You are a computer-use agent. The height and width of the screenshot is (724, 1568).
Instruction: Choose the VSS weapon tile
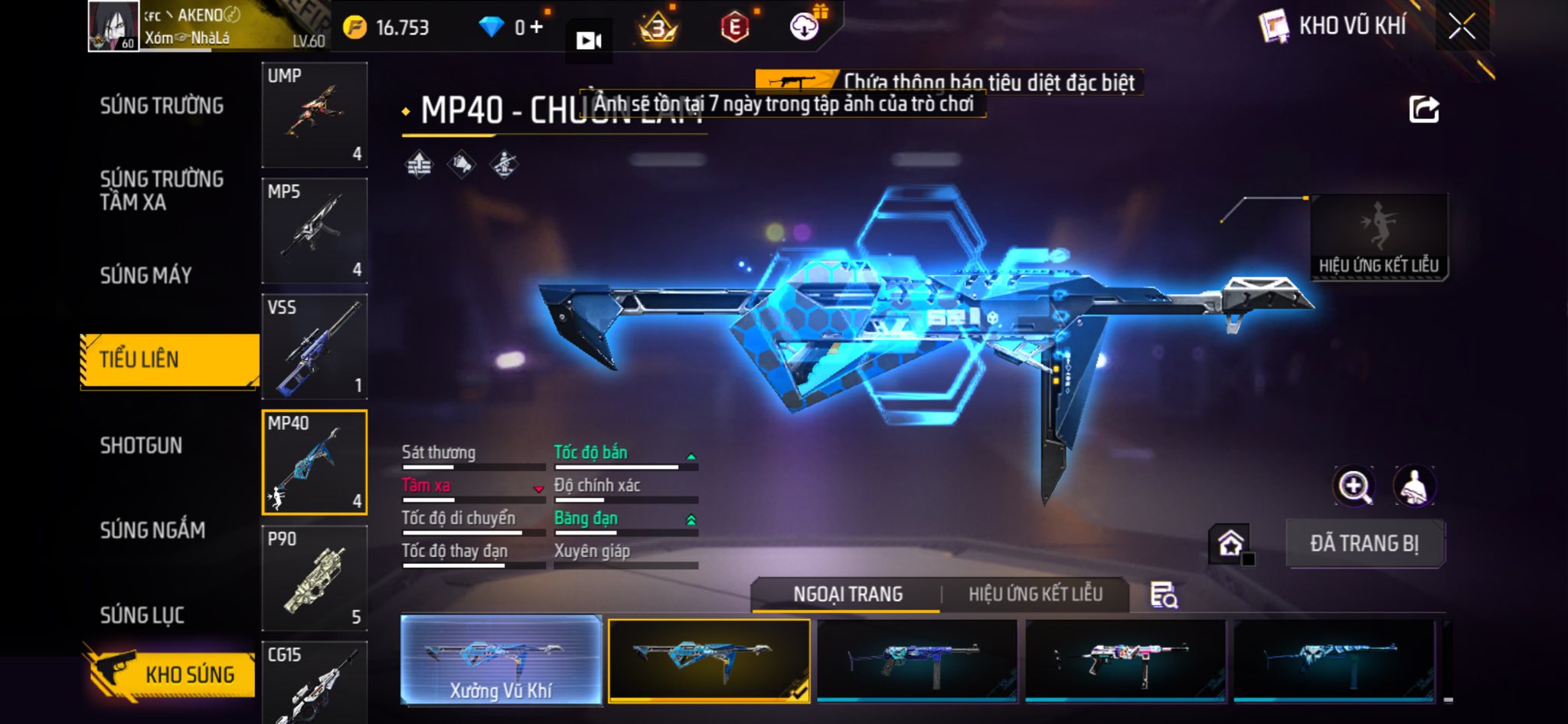314,346
